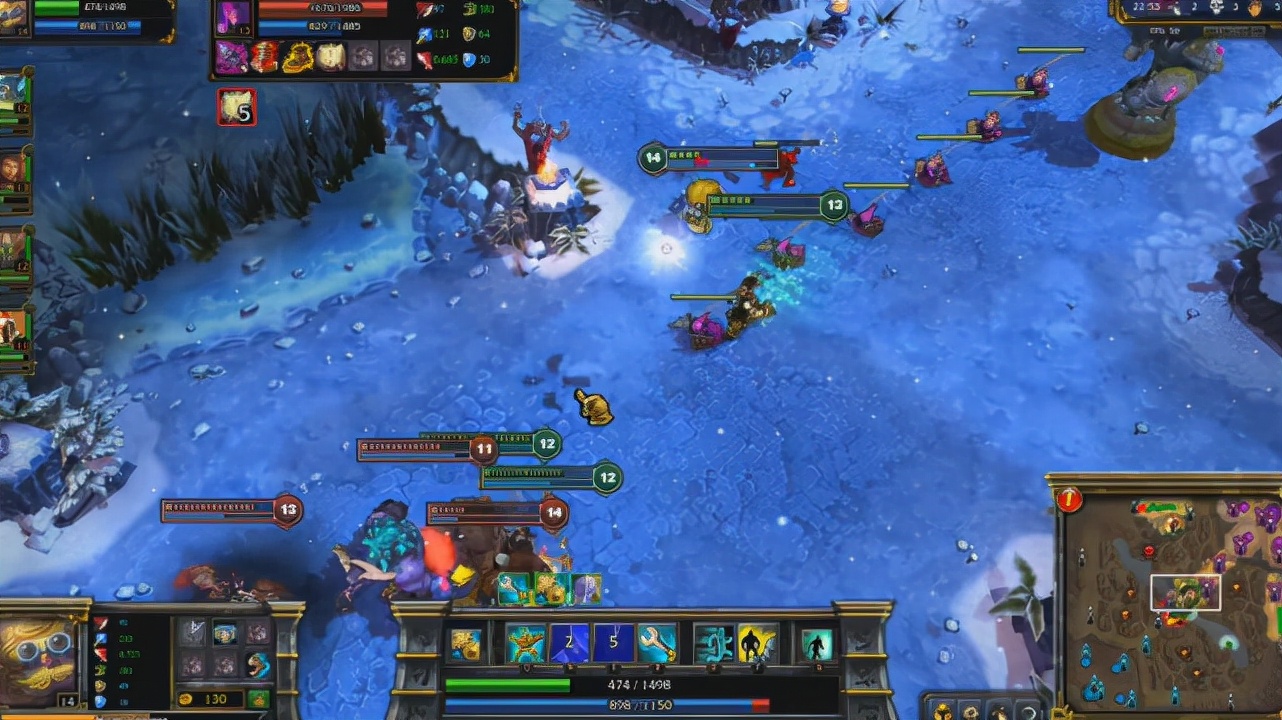Image resolution: width=1282 pixels, height=720 pixels.
Task: Click the white camera rectangle on the minimap
Action: pyautogui.click(x=1186, y=592)
